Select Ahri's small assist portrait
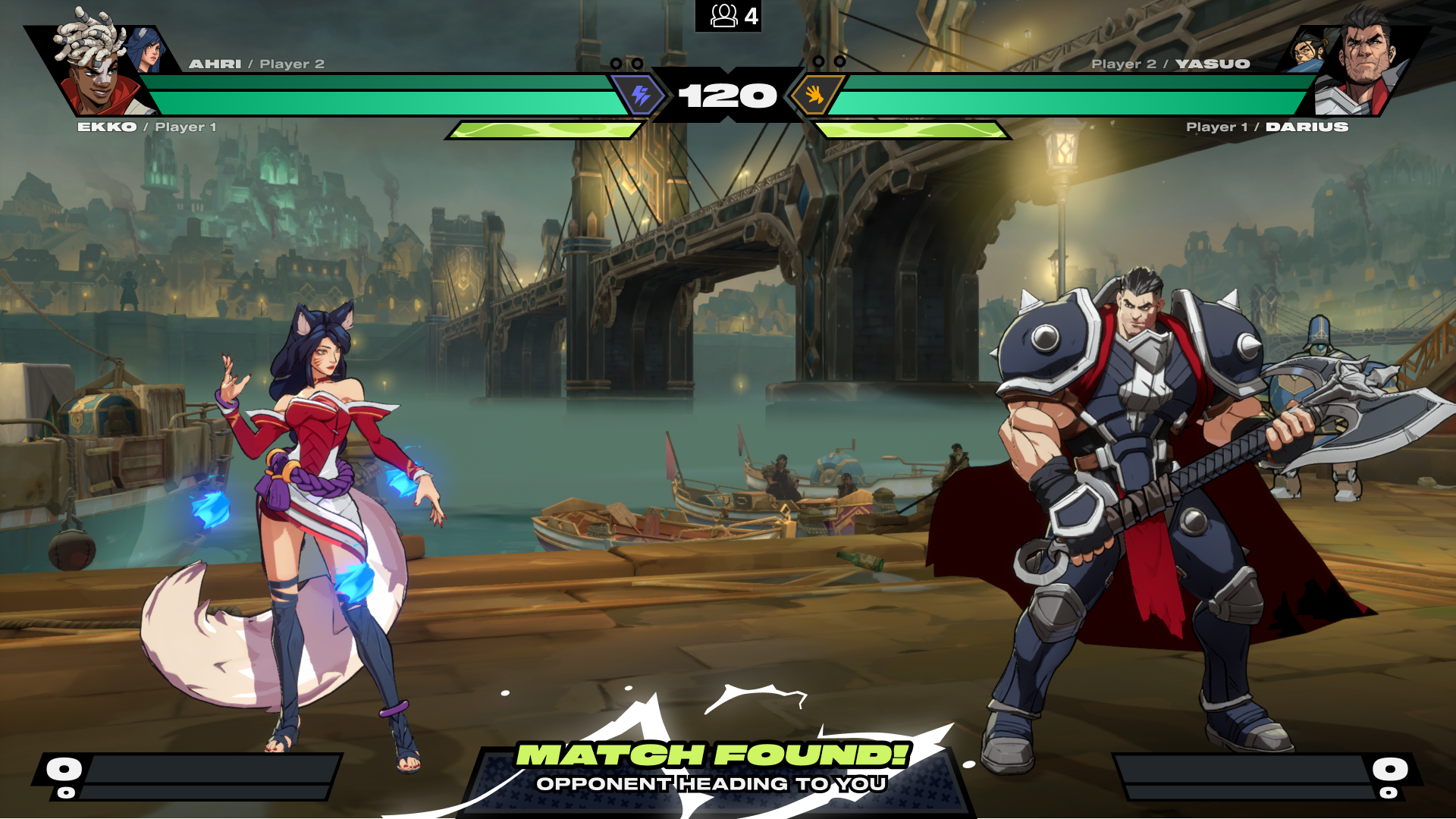1456x819 pixels. [148, 50]
